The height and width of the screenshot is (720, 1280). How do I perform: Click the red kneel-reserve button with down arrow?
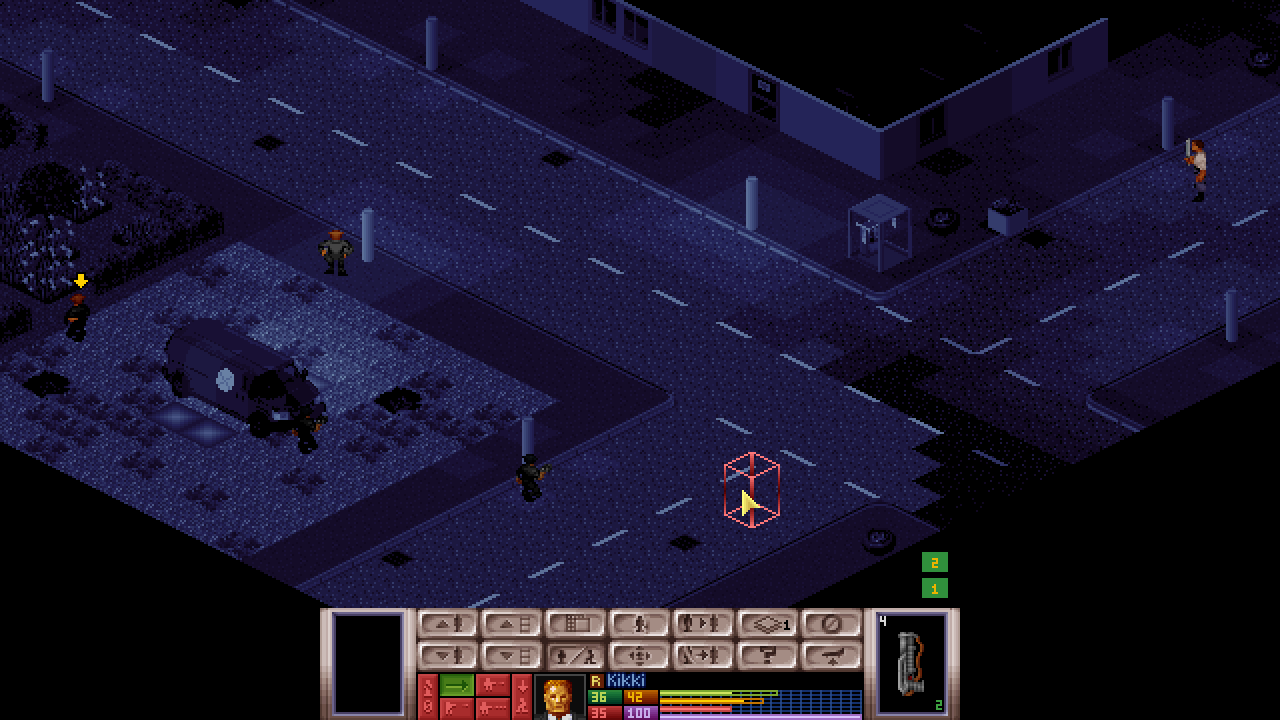click(x=522, y=696)
